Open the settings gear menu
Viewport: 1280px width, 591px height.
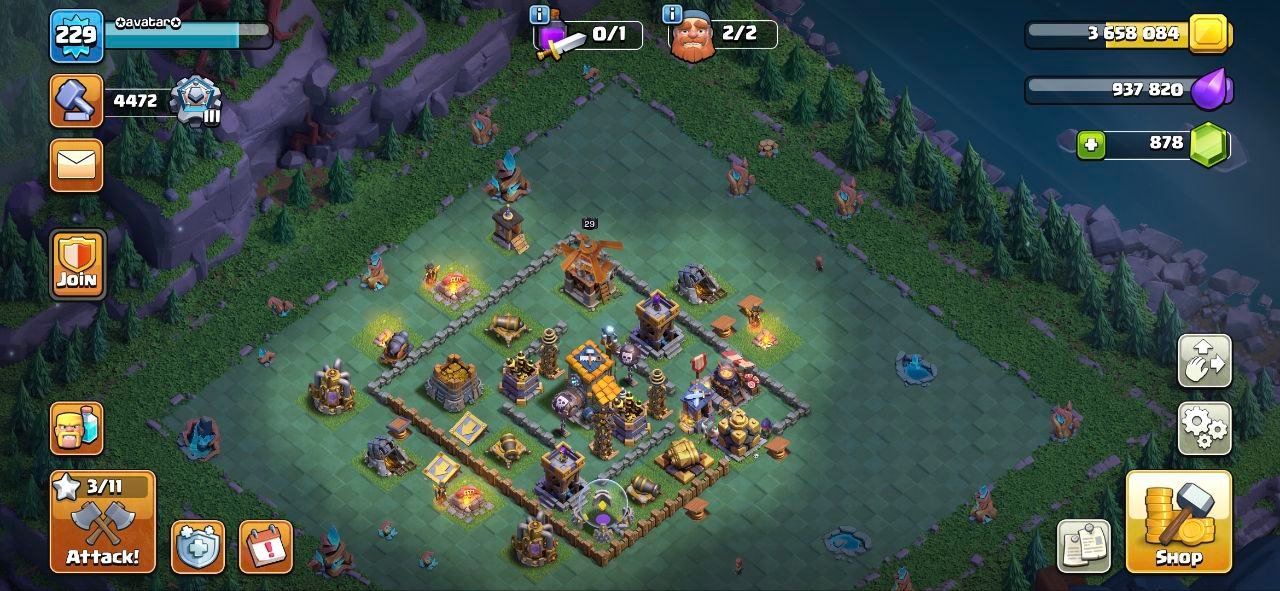coord(1204,428)
